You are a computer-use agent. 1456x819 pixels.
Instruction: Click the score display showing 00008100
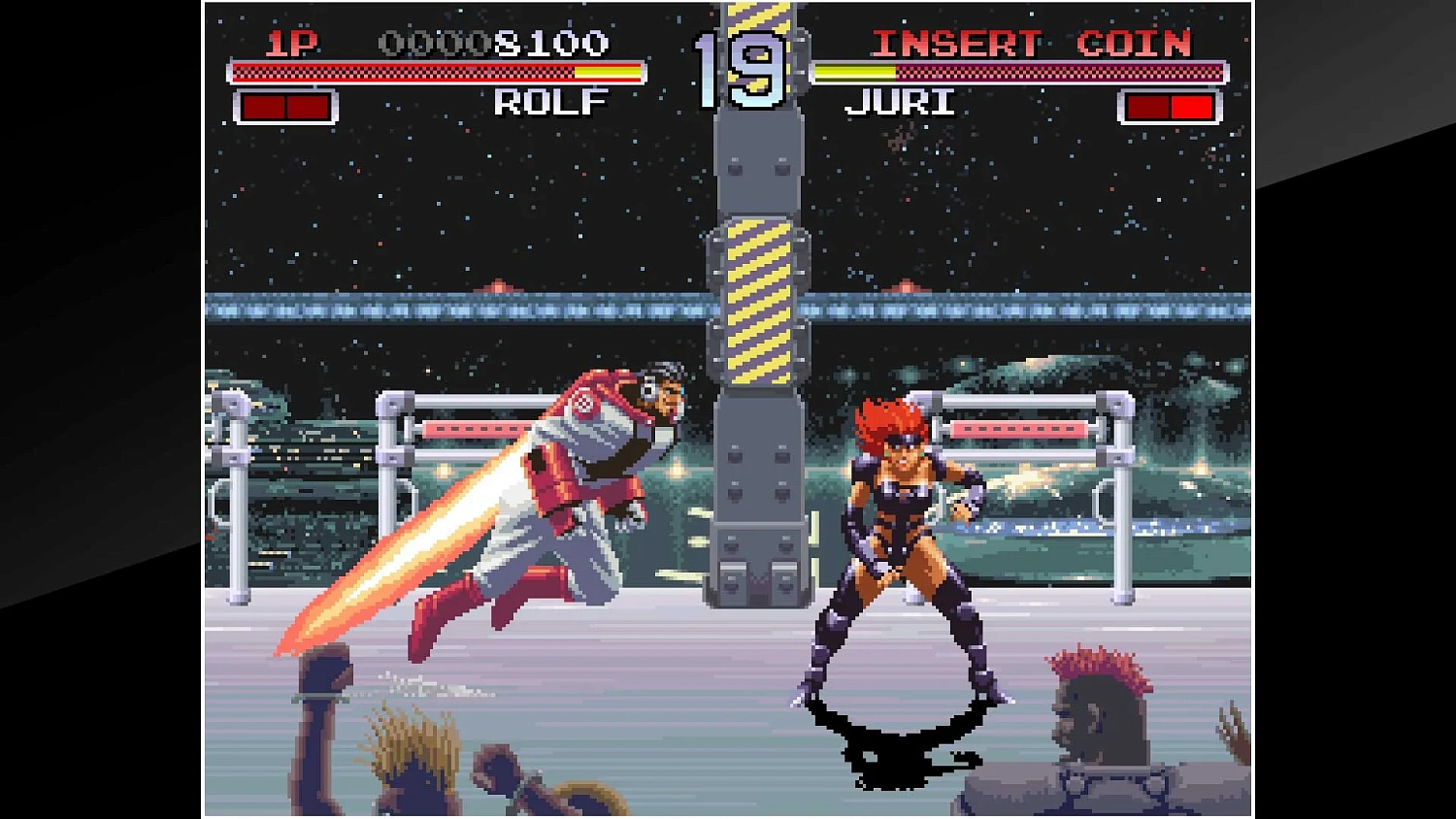pyautogui.click(x=495, y=45)
